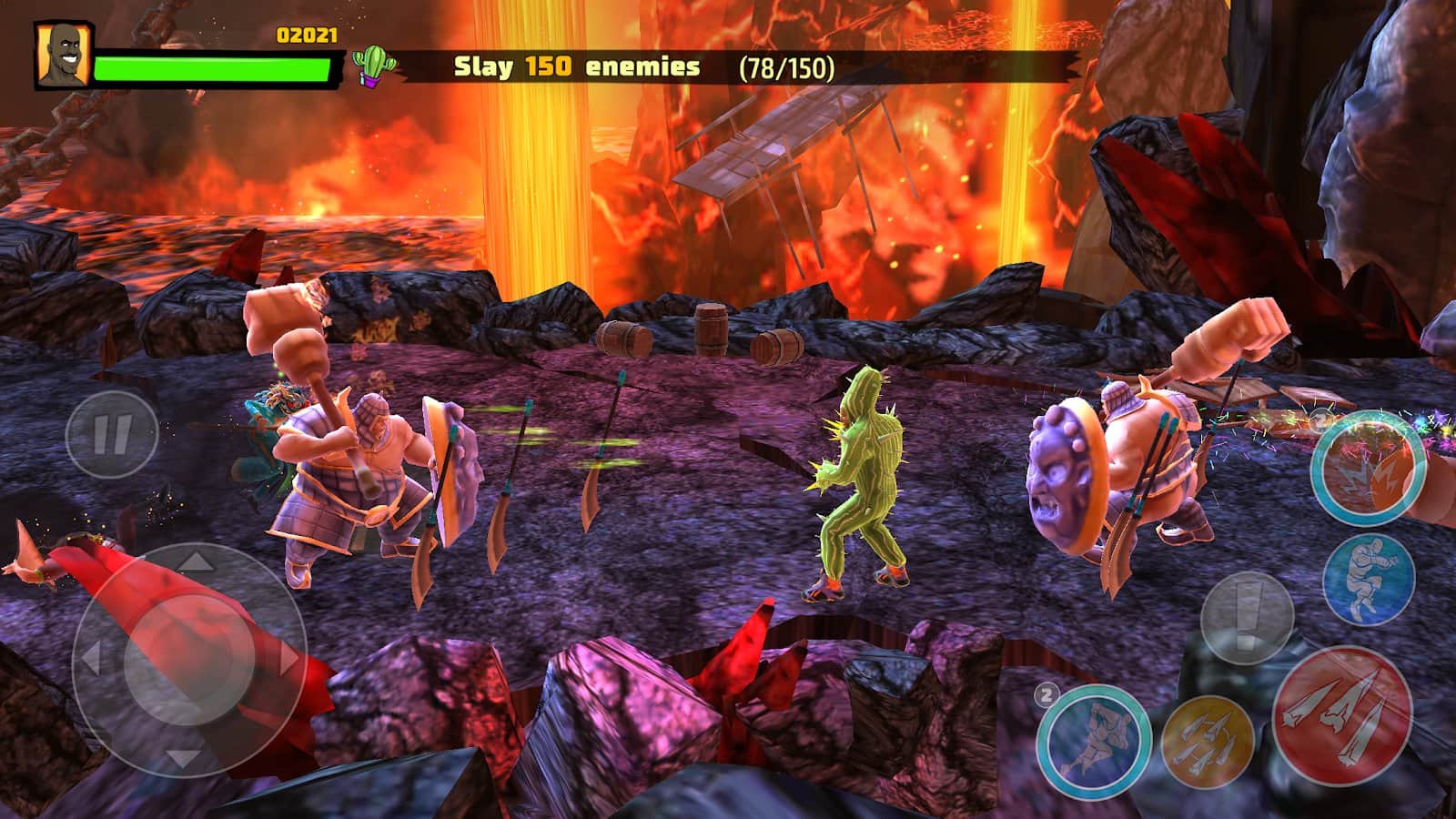The width and height of the screenshot is (1456, 819).
Task: Tap the gray exclamation mark button
Action: 1247,619
